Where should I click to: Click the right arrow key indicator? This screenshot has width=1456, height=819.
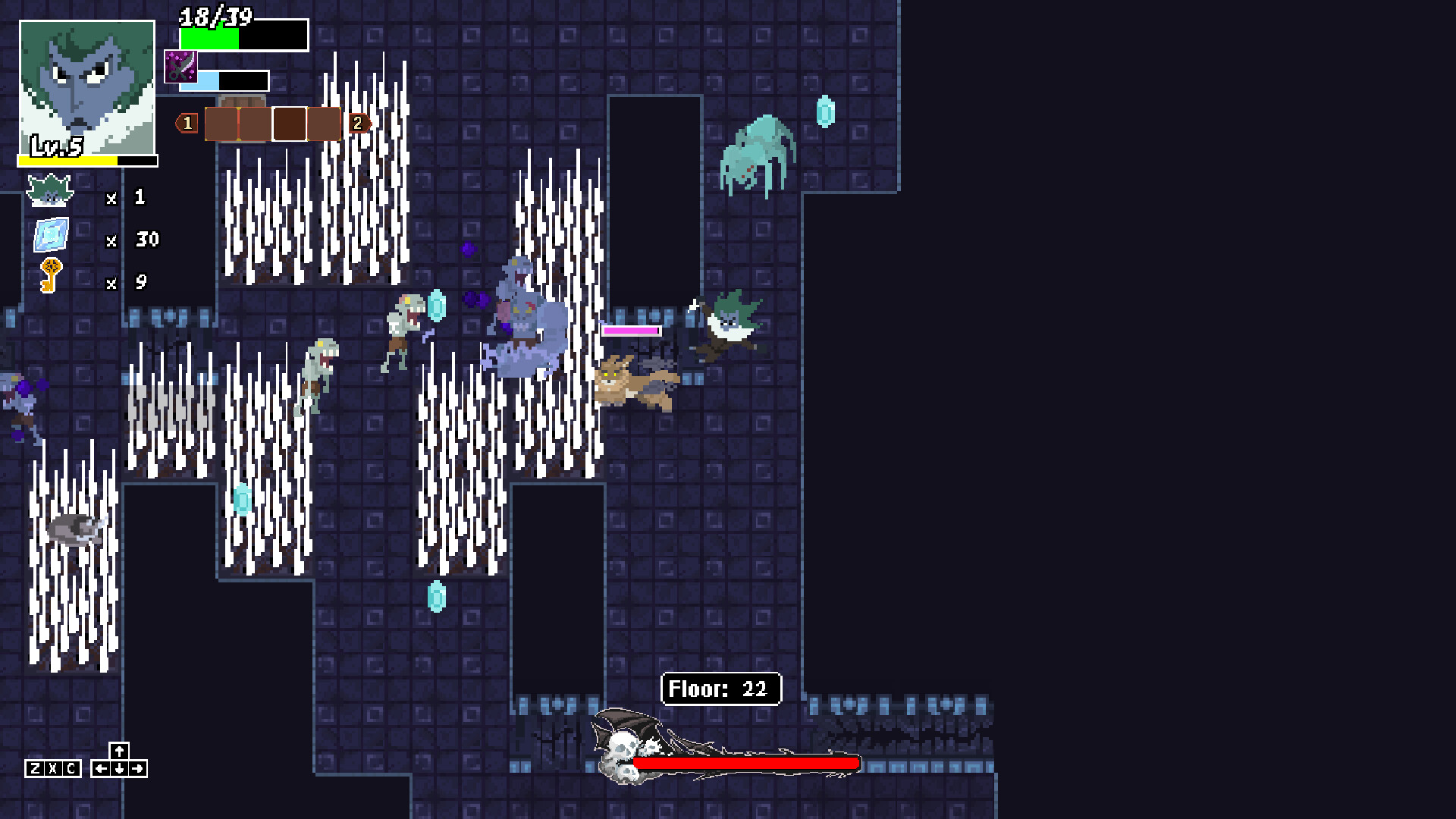pyautogui.click(x=137, y=767)
